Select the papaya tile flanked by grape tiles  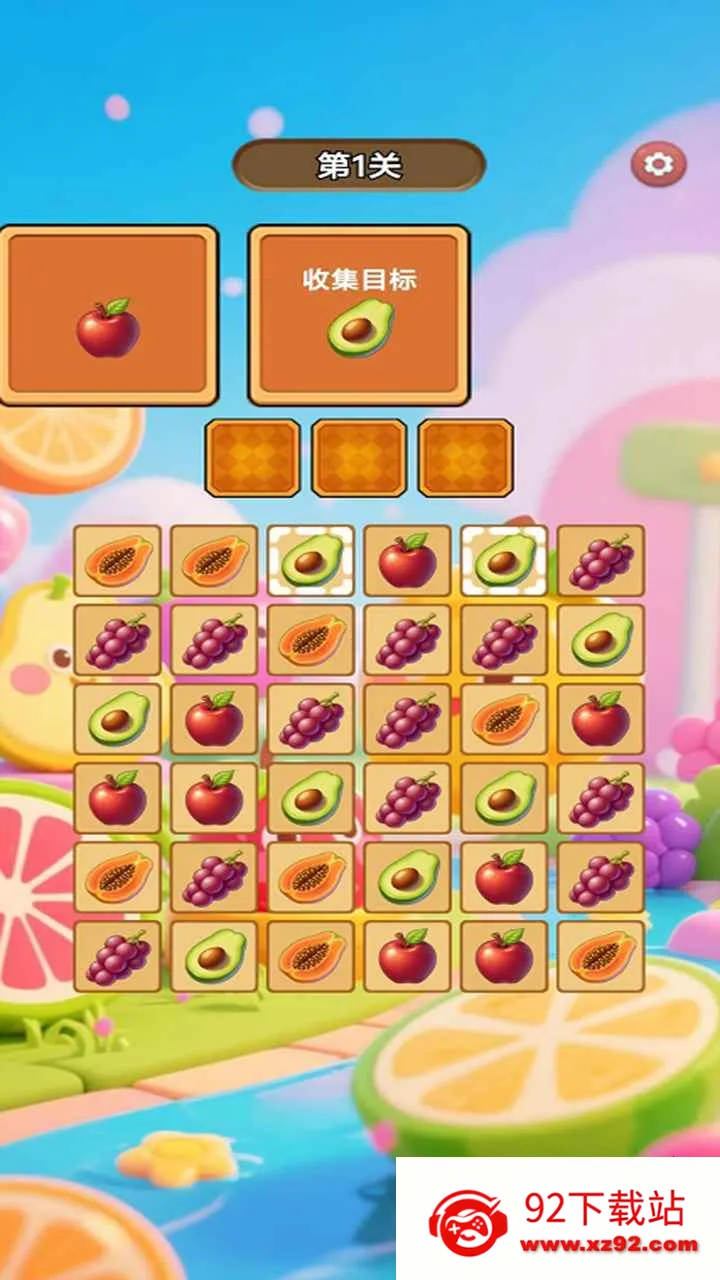coord(311,640)
